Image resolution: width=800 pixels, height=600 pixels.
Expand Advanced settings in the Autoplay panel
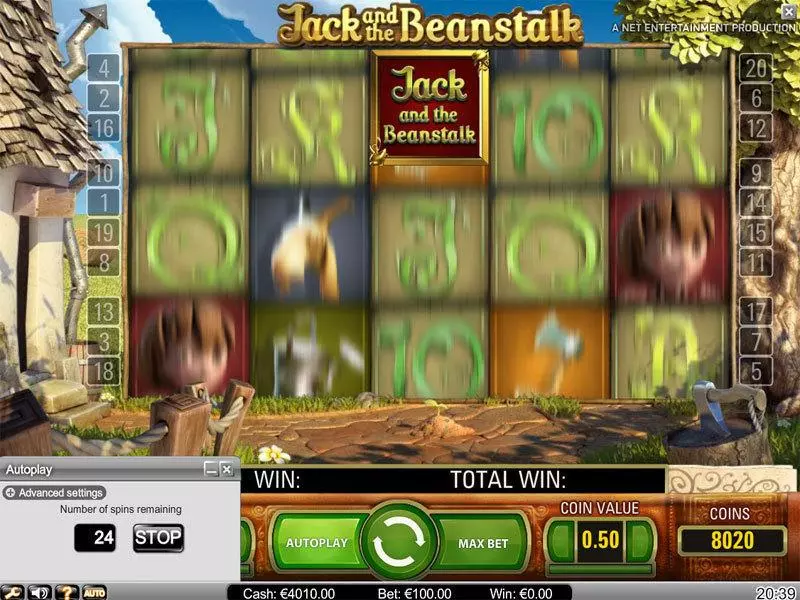tap(55, 493)
